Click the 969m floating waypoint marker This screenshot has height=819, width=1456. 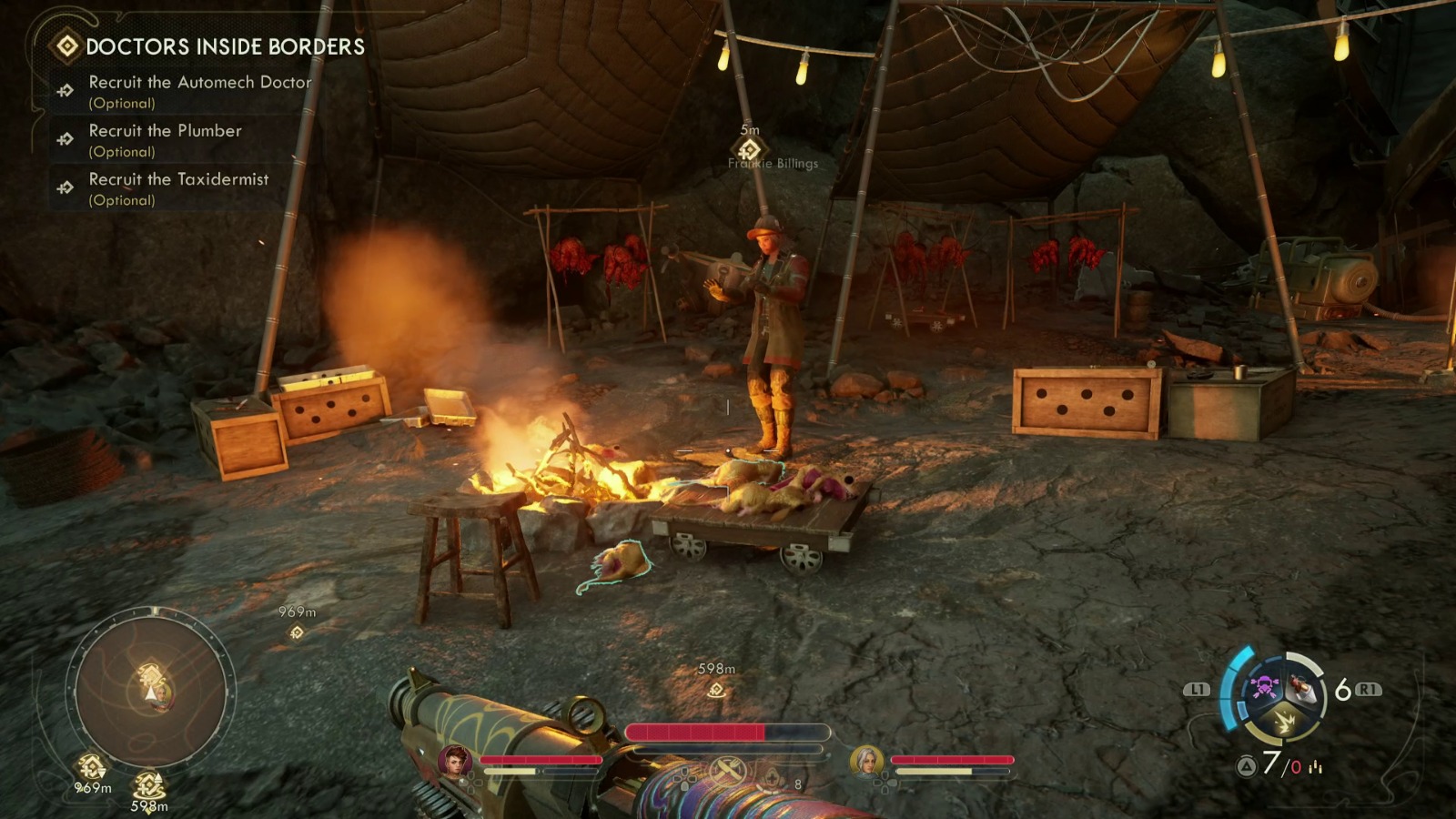[x=297, y=632]
